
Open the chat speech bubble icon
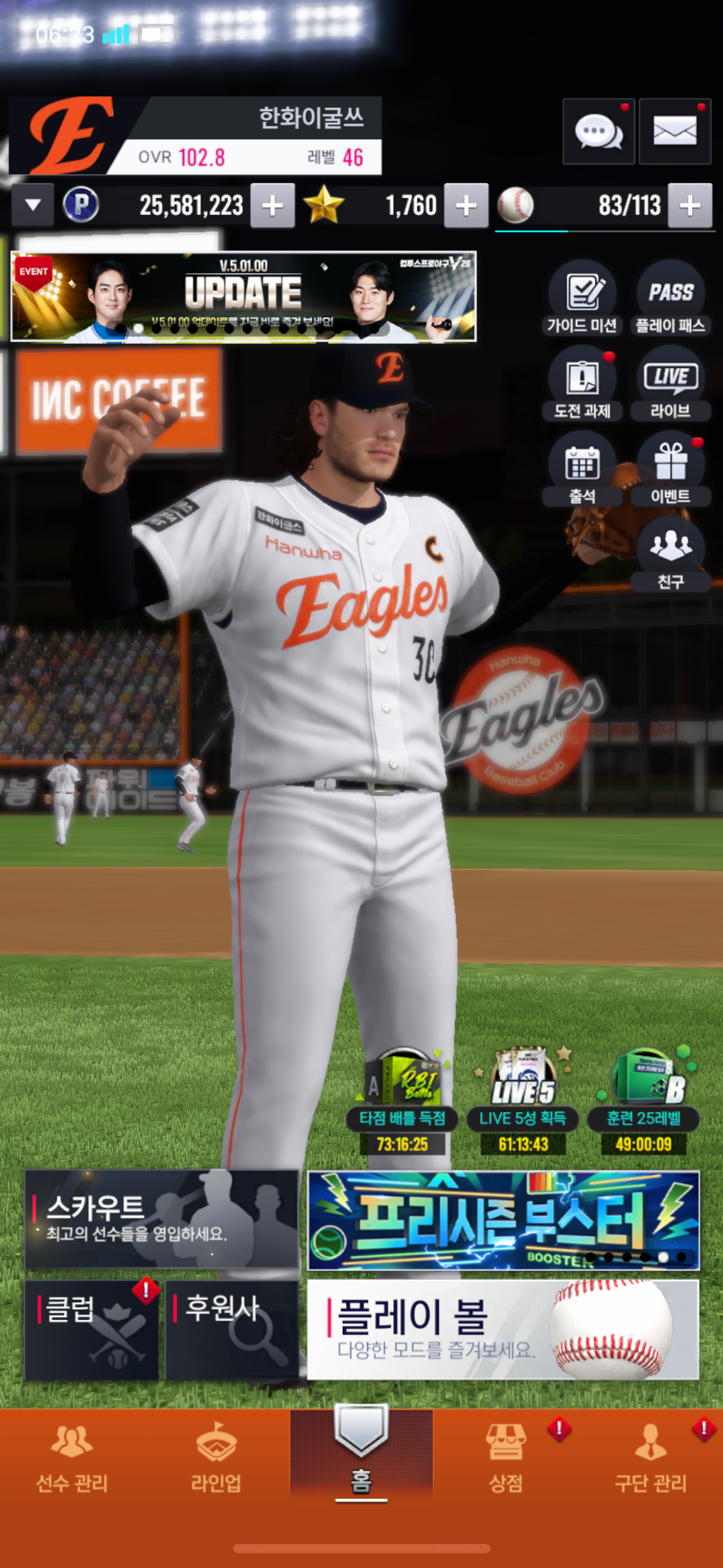point(598,131)
